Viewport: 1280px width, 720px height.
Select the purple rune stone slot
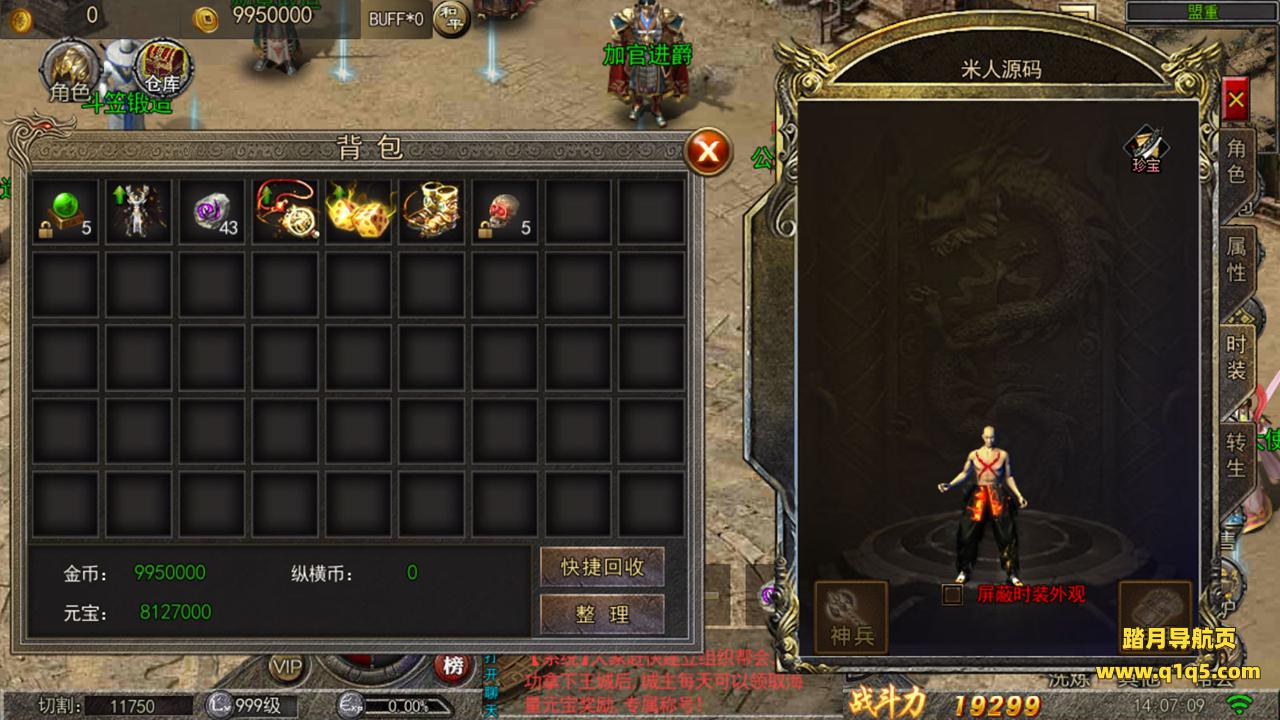(212, 211)
